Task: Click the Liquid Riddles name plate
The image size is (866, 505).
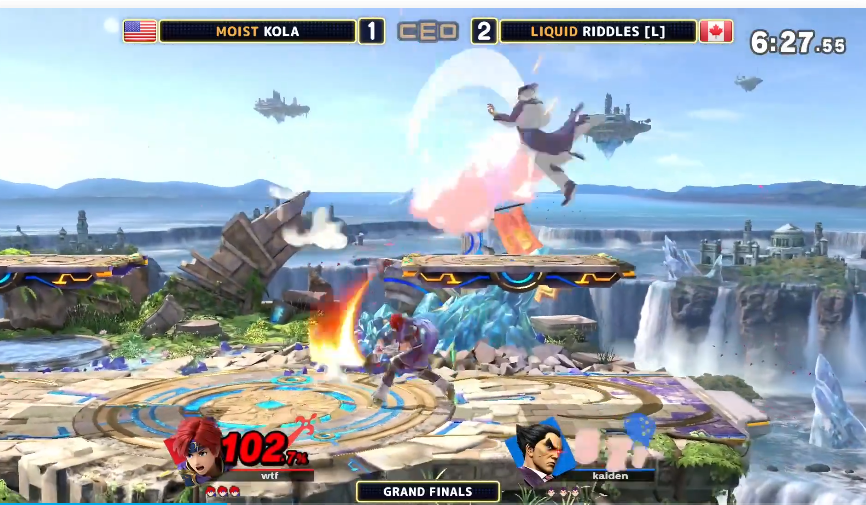Action: click(597, 31)
